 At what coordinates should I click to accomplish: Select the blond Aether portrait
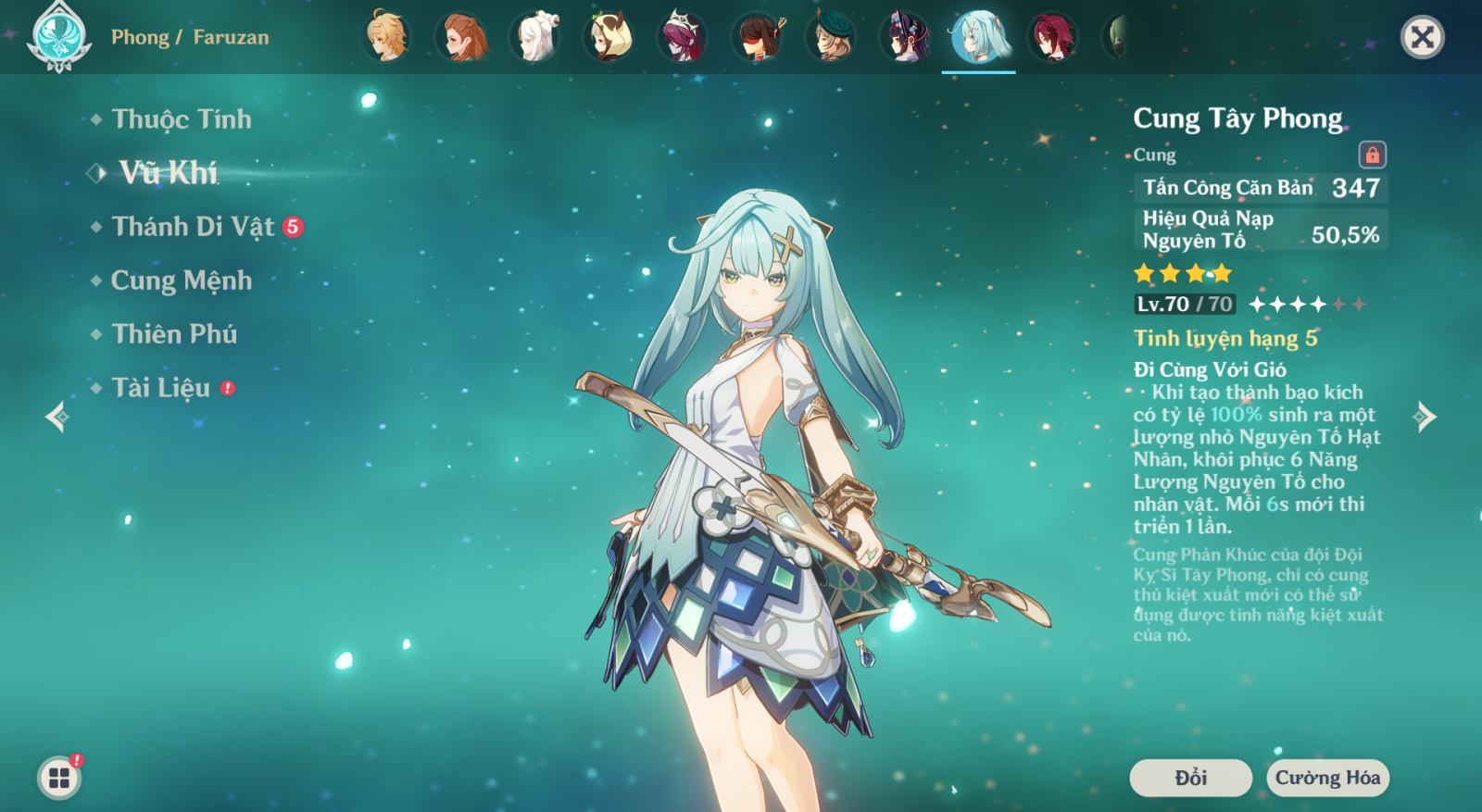pos(386,37)
